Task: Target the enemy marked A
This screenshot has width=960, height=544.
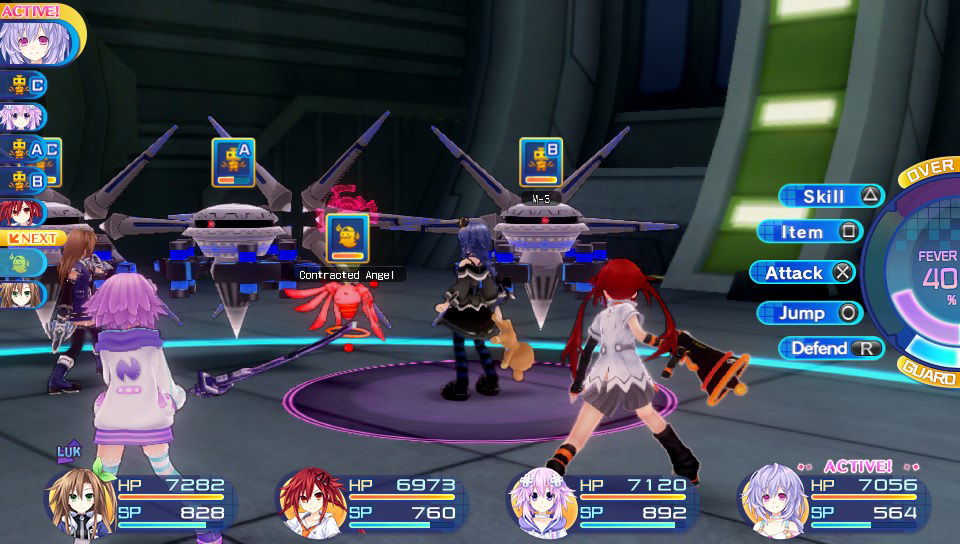Action: coord(232,161)
